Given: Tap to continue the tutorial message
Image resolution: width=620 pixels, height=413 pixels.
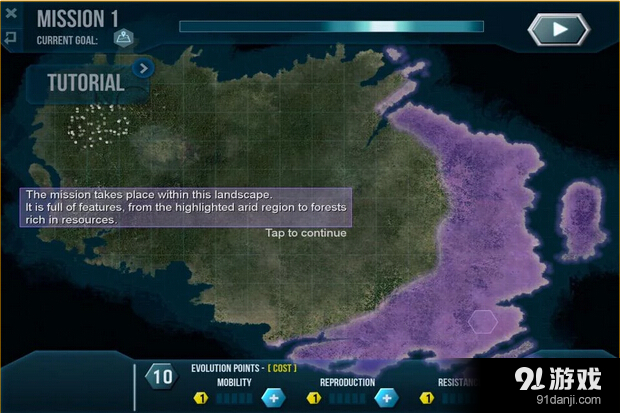Looking at the screenshot, I should tap(306, 233).
